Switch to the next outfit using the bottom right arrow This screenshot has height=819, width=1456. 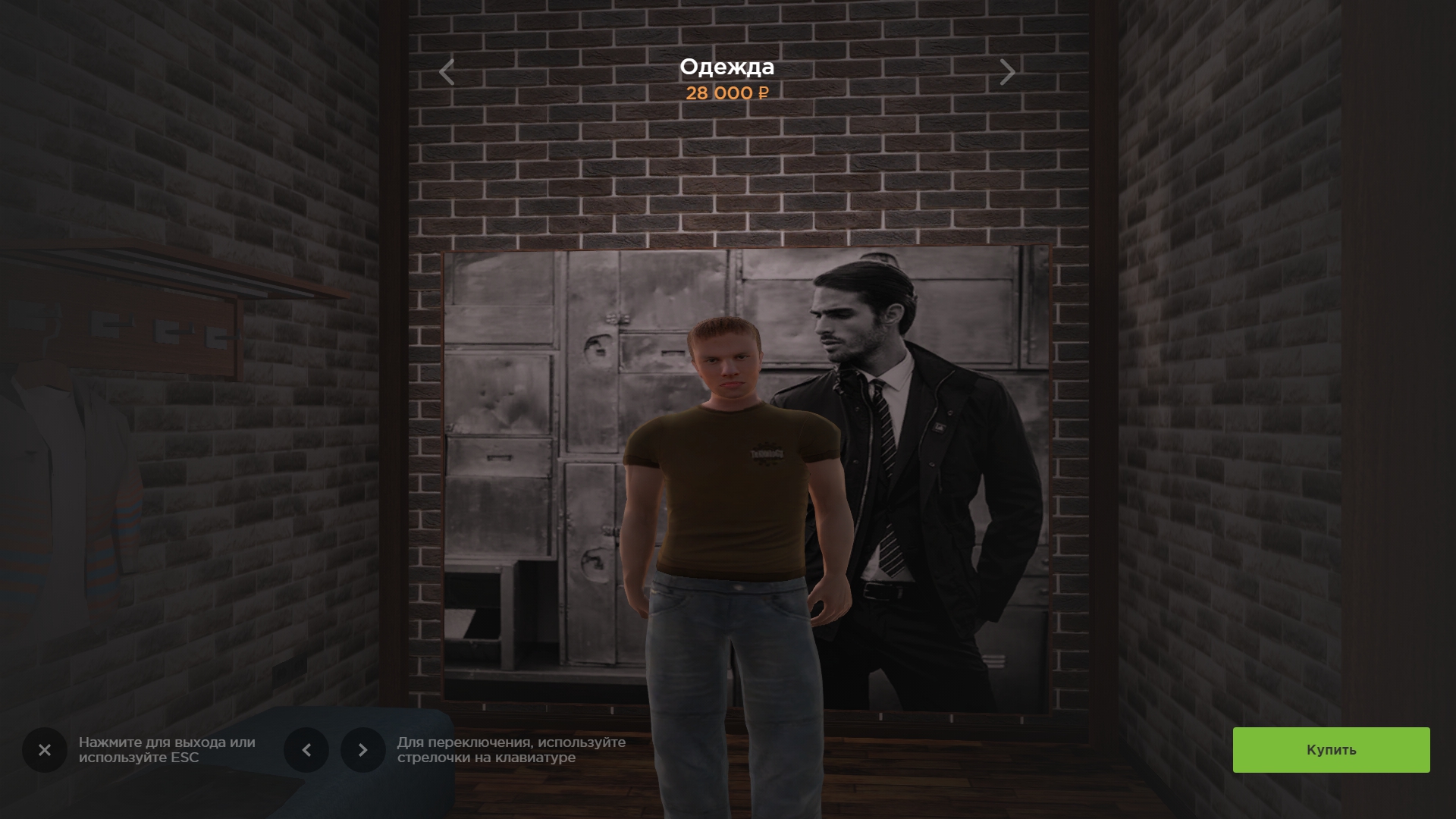[363, 750]
